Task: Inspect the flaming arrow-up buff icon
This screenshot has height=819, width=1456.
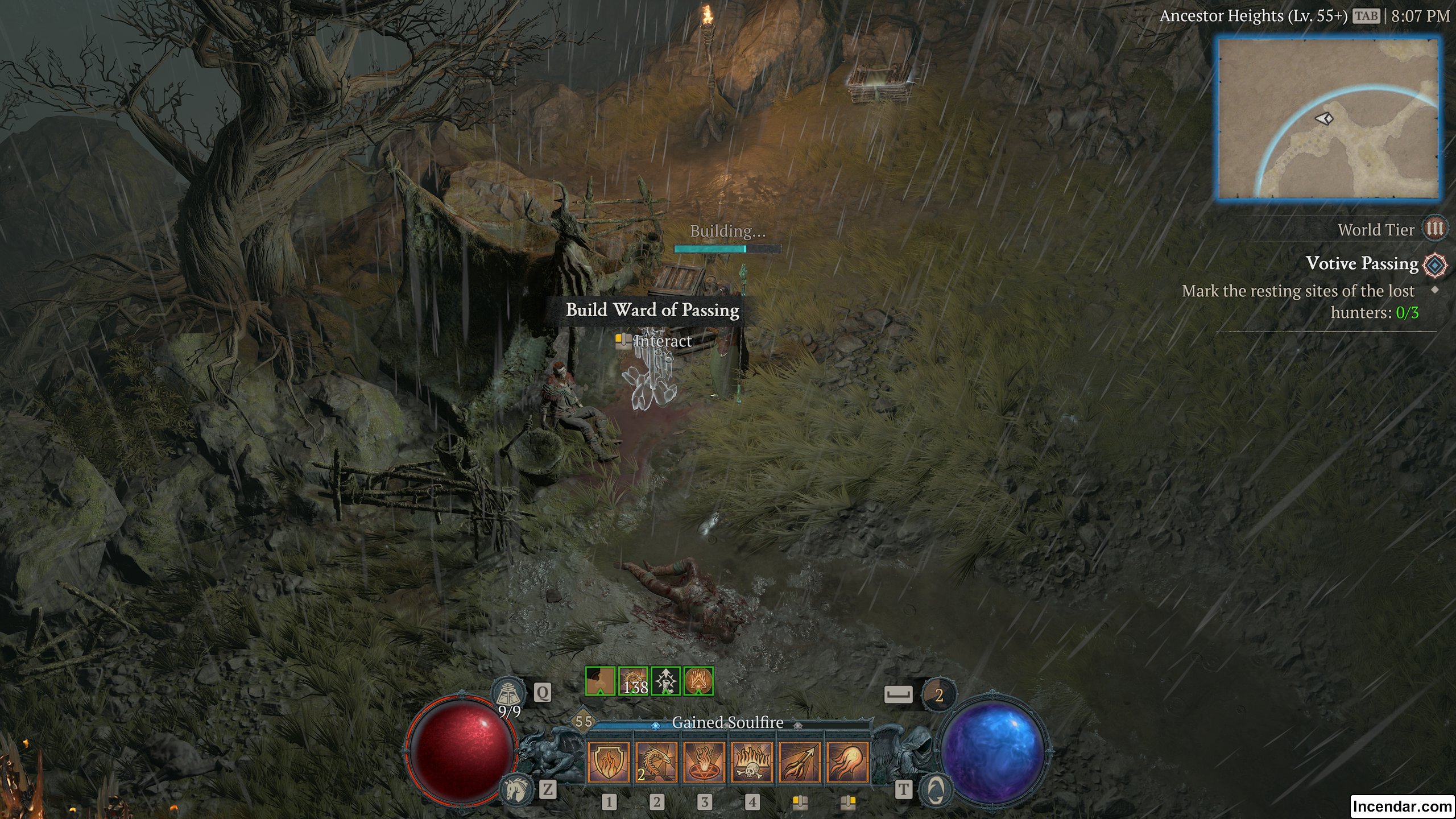Action: 698,681
